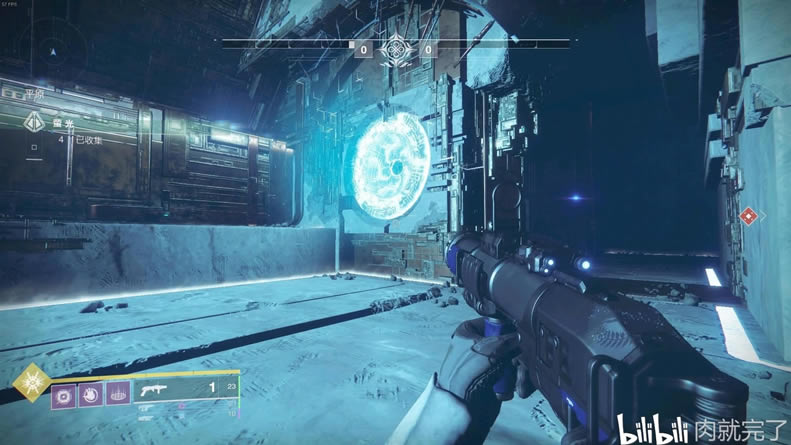Trigger the purple melee ability icon
This screenshot has width=791, height=445.
click(x=90, y=395)
